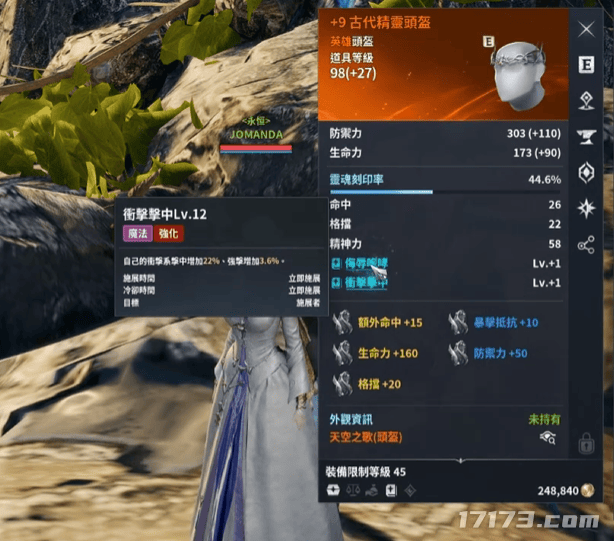Click the 天空之歌(頭盔) appearance name
This screenshot has width=614, height=541.
pyautogui.click(x=370, y=438)
